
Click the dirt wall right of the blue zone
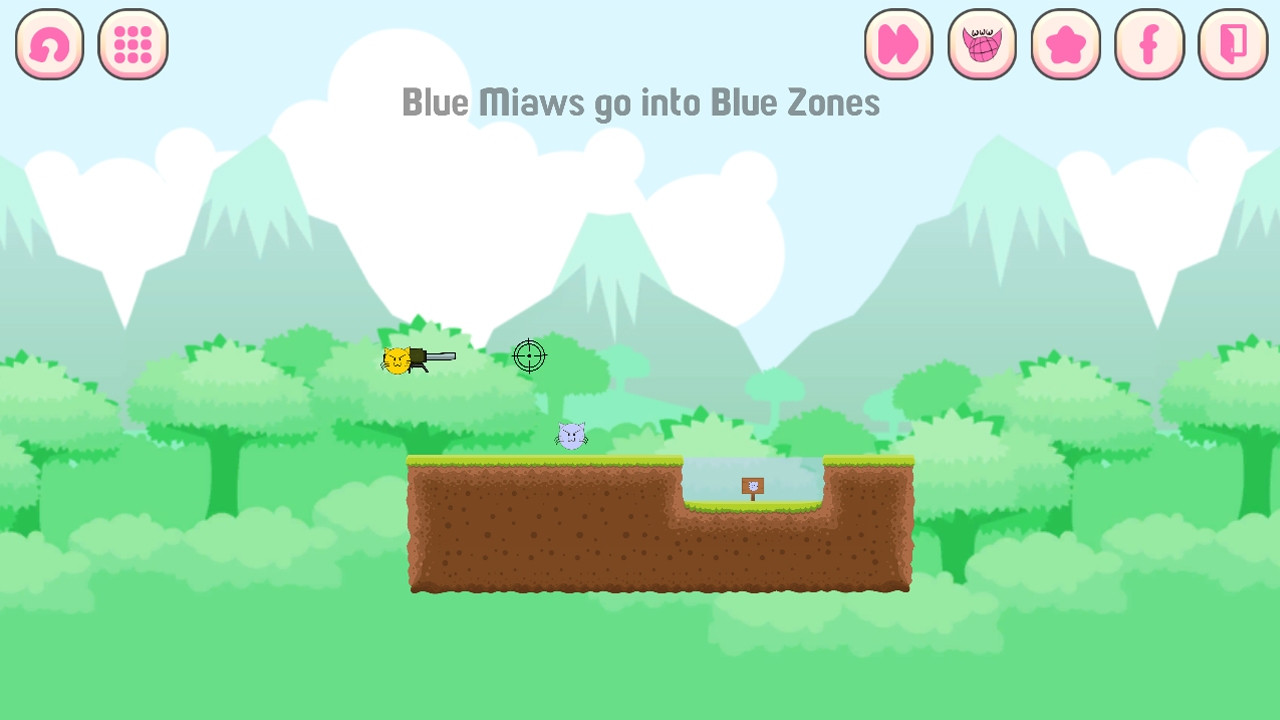click(865, 520)
